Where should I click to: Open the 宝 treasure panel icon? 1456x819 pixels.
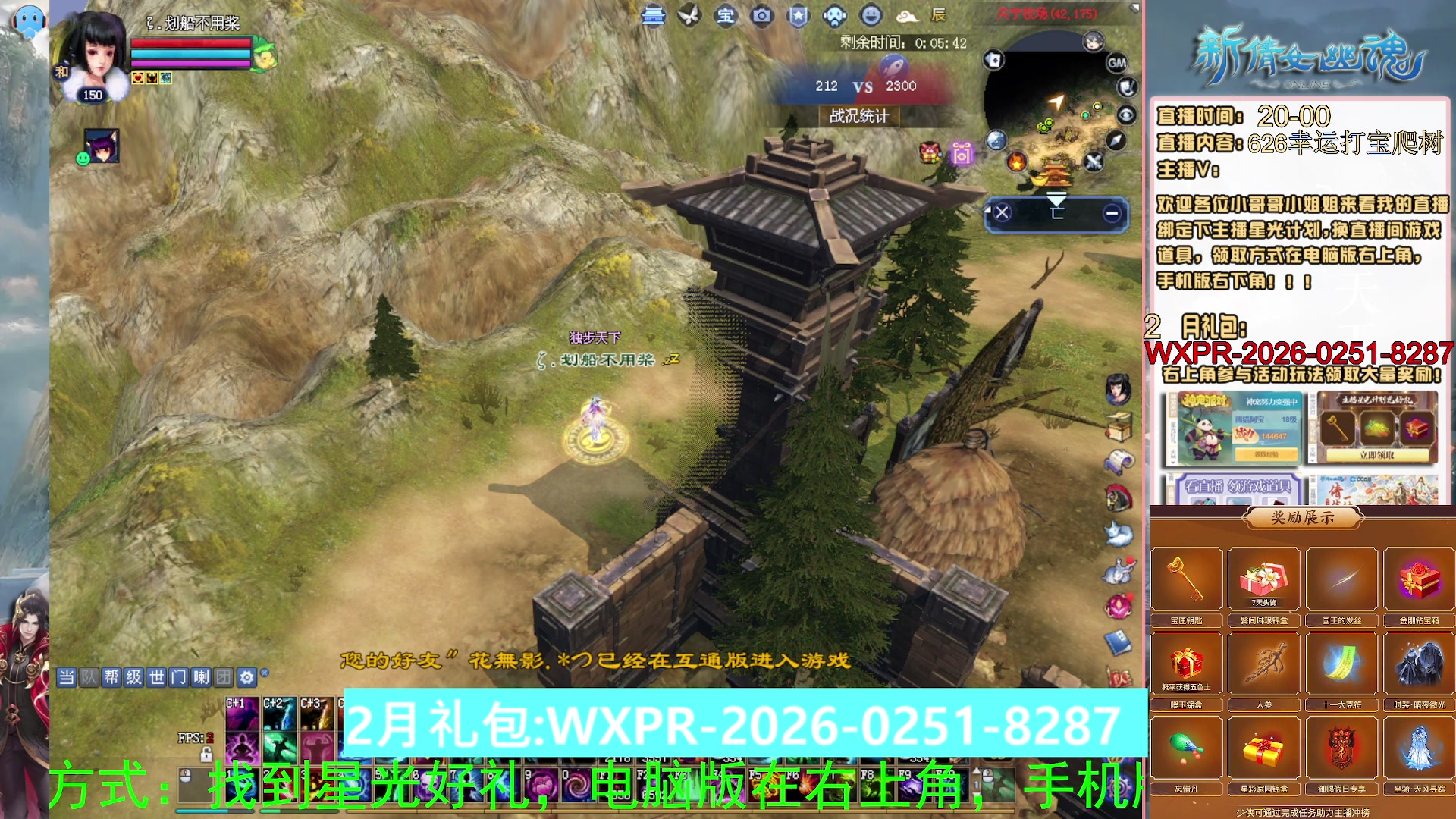coord(726,16)
